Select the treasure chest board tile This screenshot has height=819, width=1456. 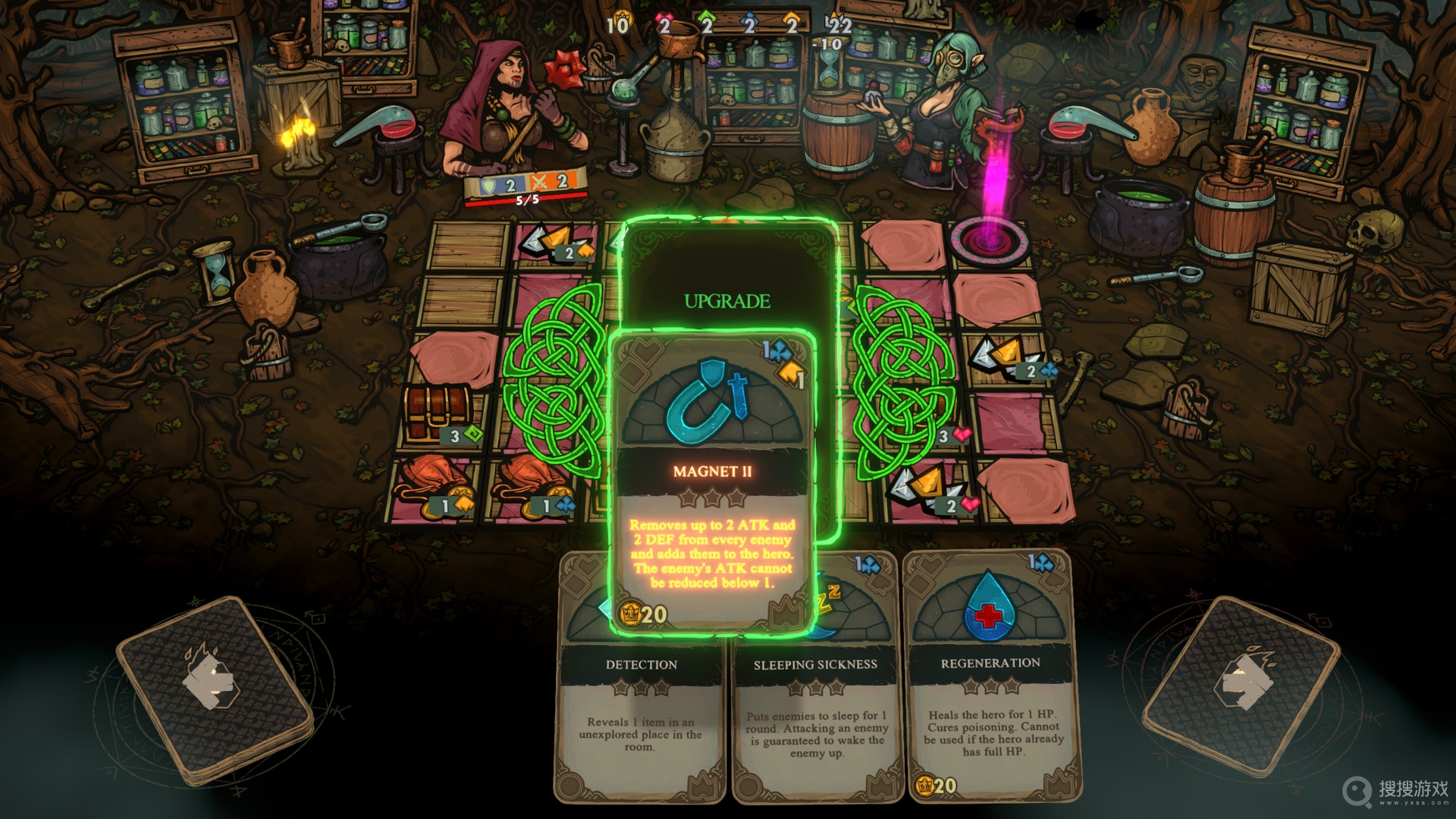pyautogui.click(x=438, y=415)
